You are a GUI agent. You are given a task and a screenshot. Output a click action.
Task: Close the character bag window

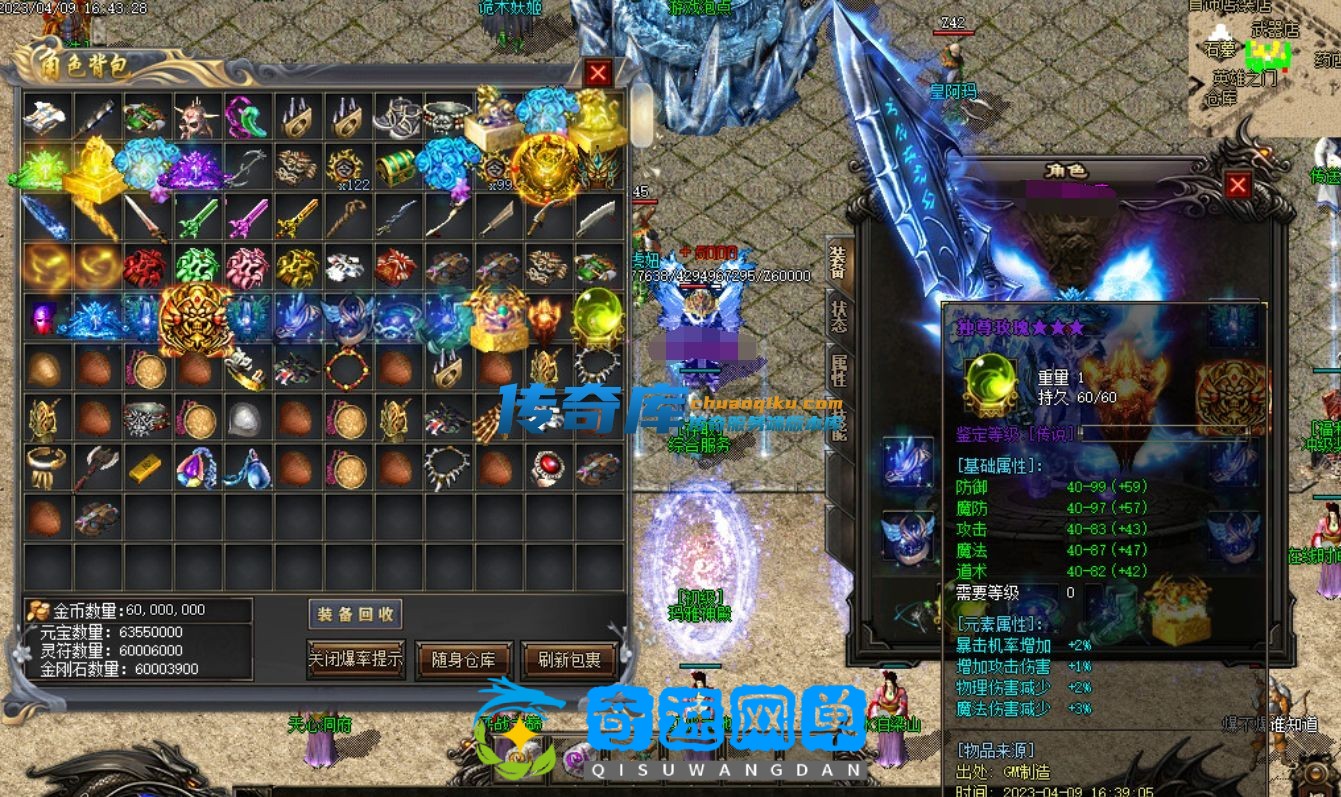[598, 73]
